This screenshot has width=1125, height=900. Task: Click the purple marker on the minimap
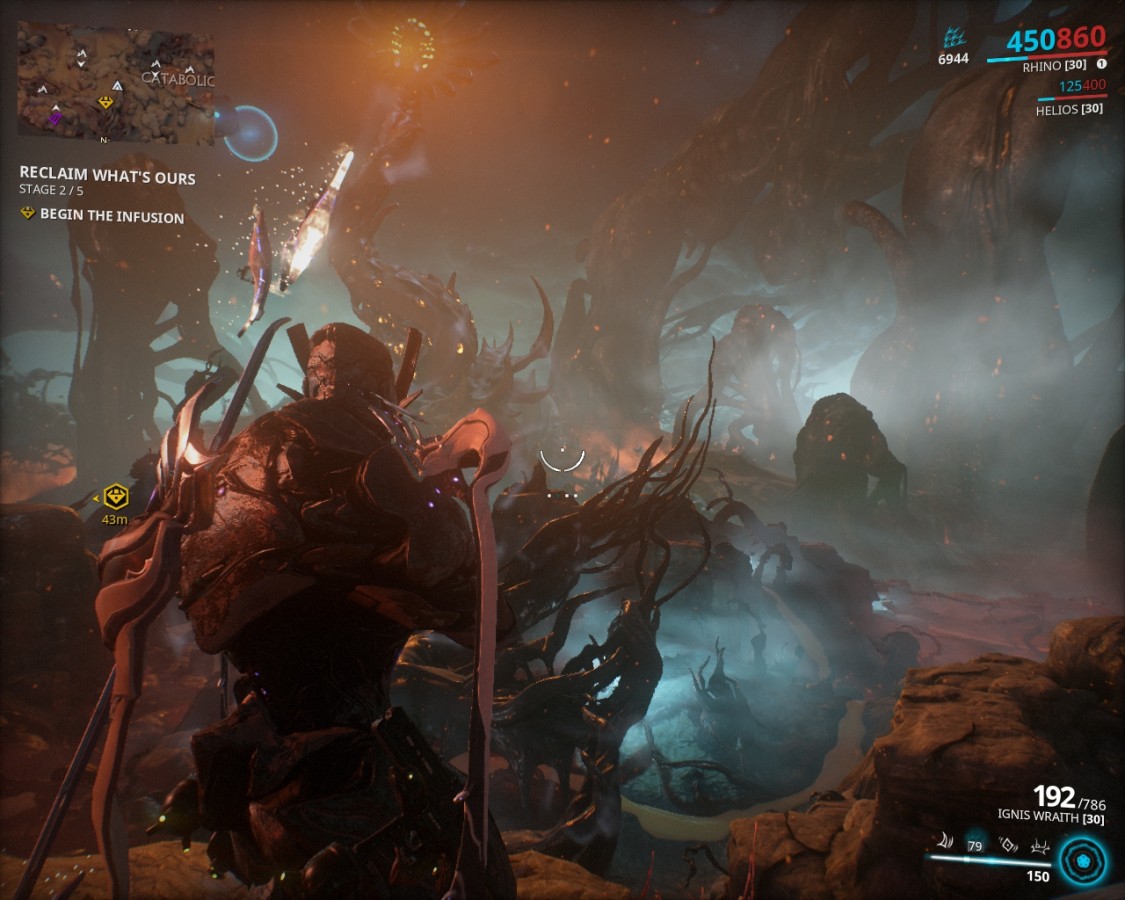click(55, 119)
